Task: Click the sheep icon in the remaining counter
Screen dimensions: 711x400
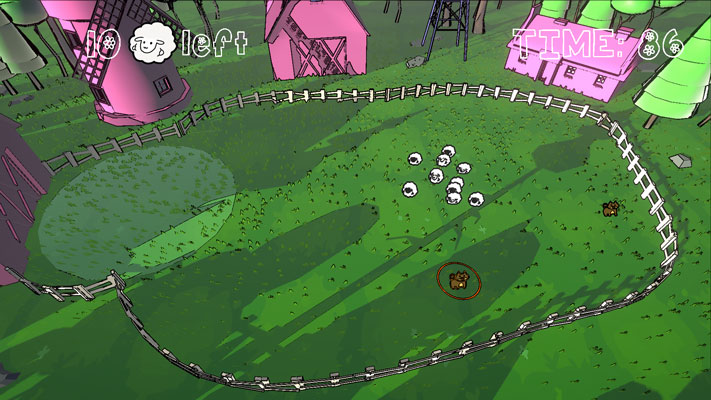Action: (x=152, y=44)
